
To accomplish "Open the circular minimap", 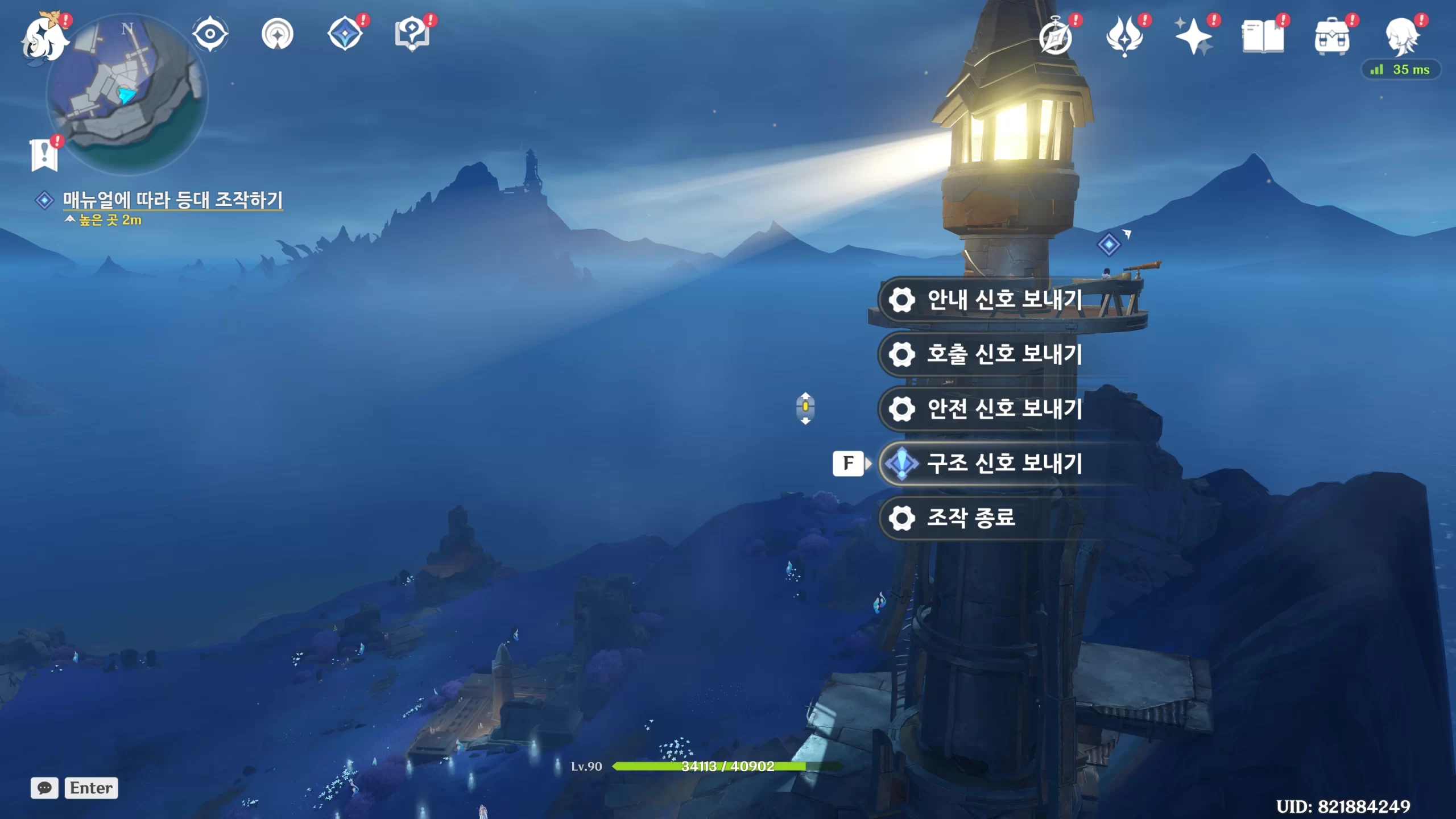I will point(128,95).
